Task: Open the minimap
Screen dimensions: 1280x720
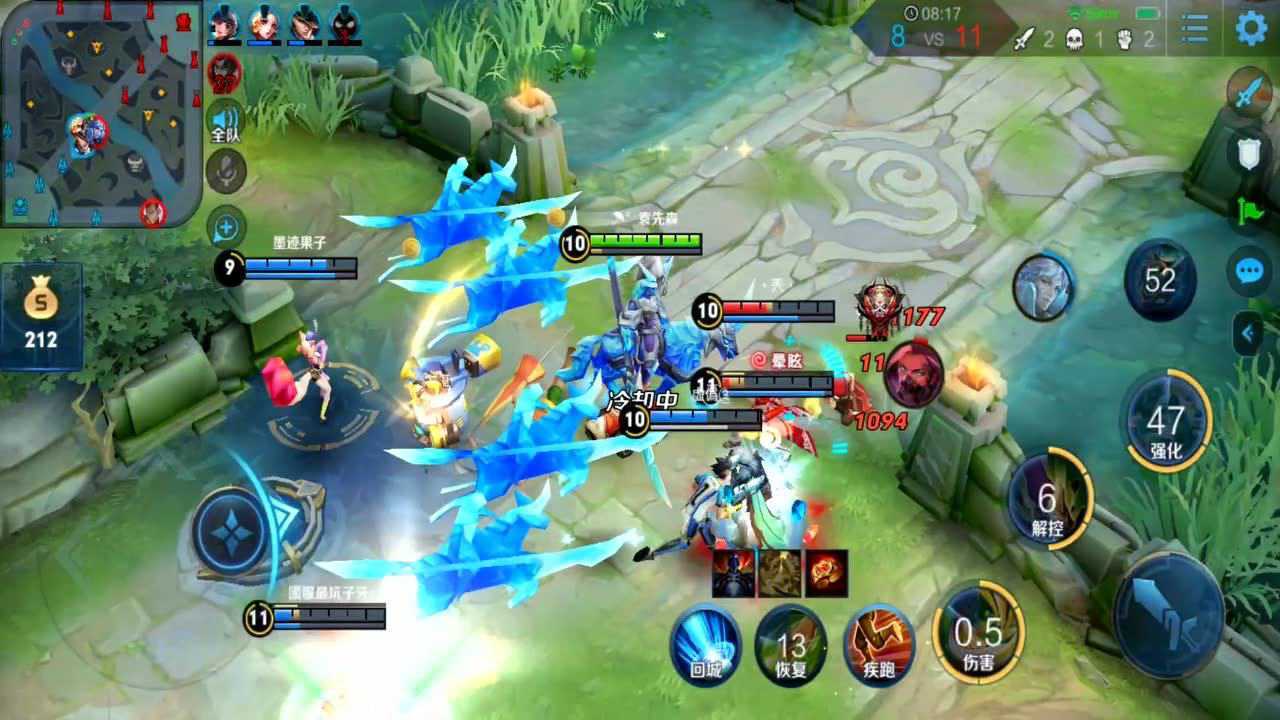Action: click(x=100, y=112)
